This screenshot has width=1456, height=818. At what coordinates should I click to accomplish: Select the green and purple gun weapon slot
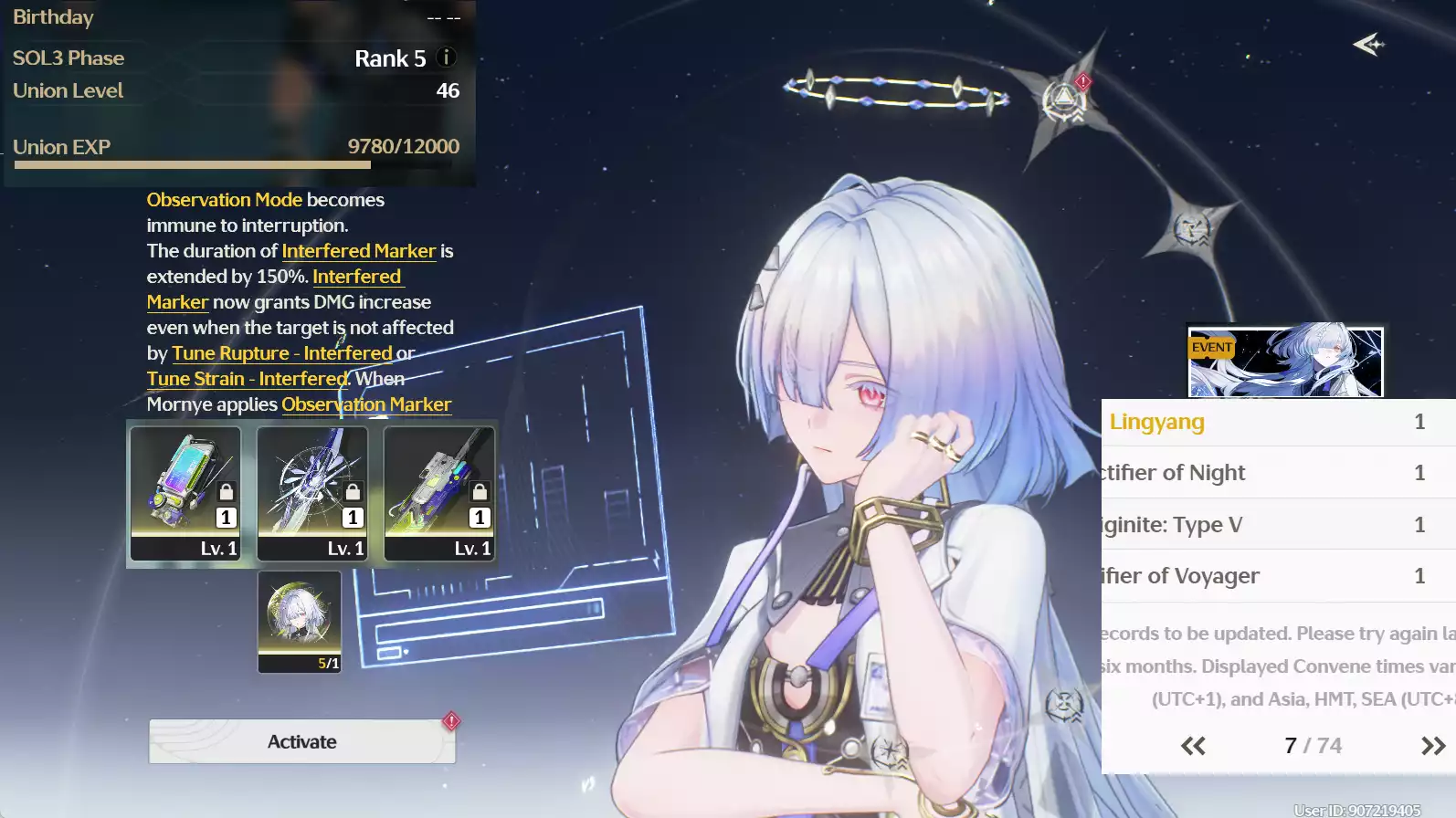(439, 493)
